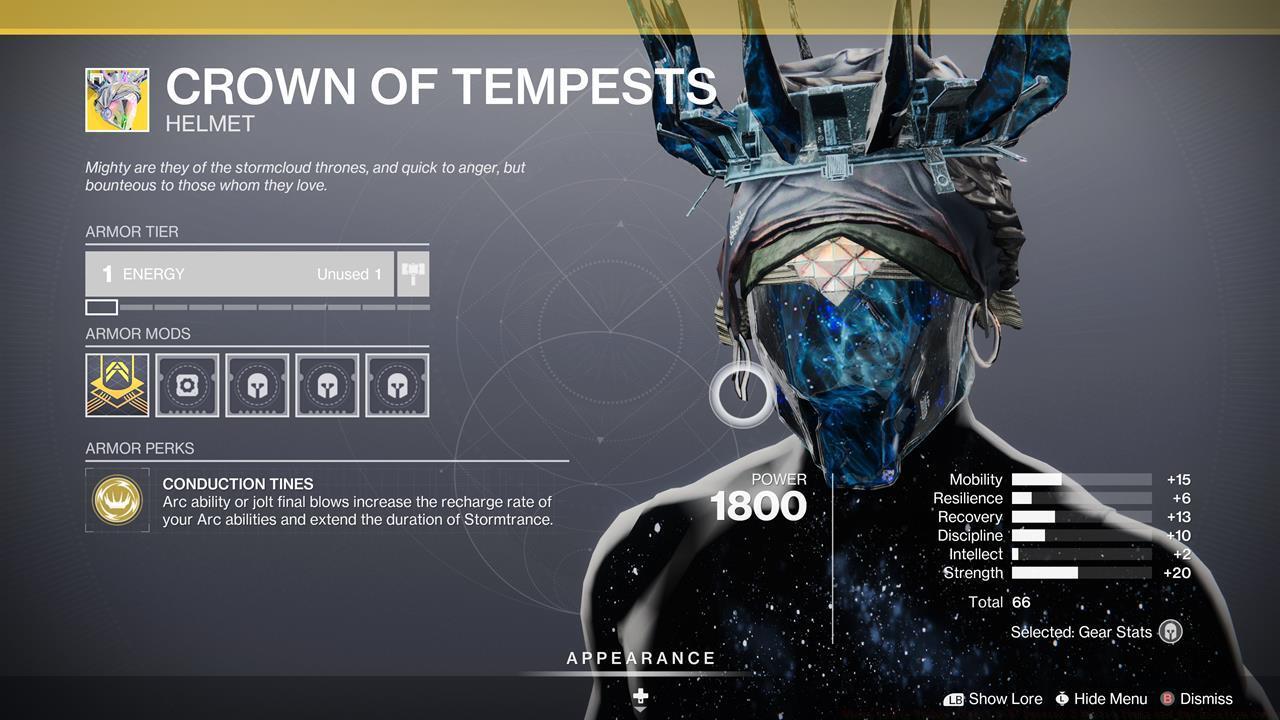Image resolution: width=1280 pixels, height=720 pixels.
Task: Open the Armor Mods section header
Action: point(137,333)
